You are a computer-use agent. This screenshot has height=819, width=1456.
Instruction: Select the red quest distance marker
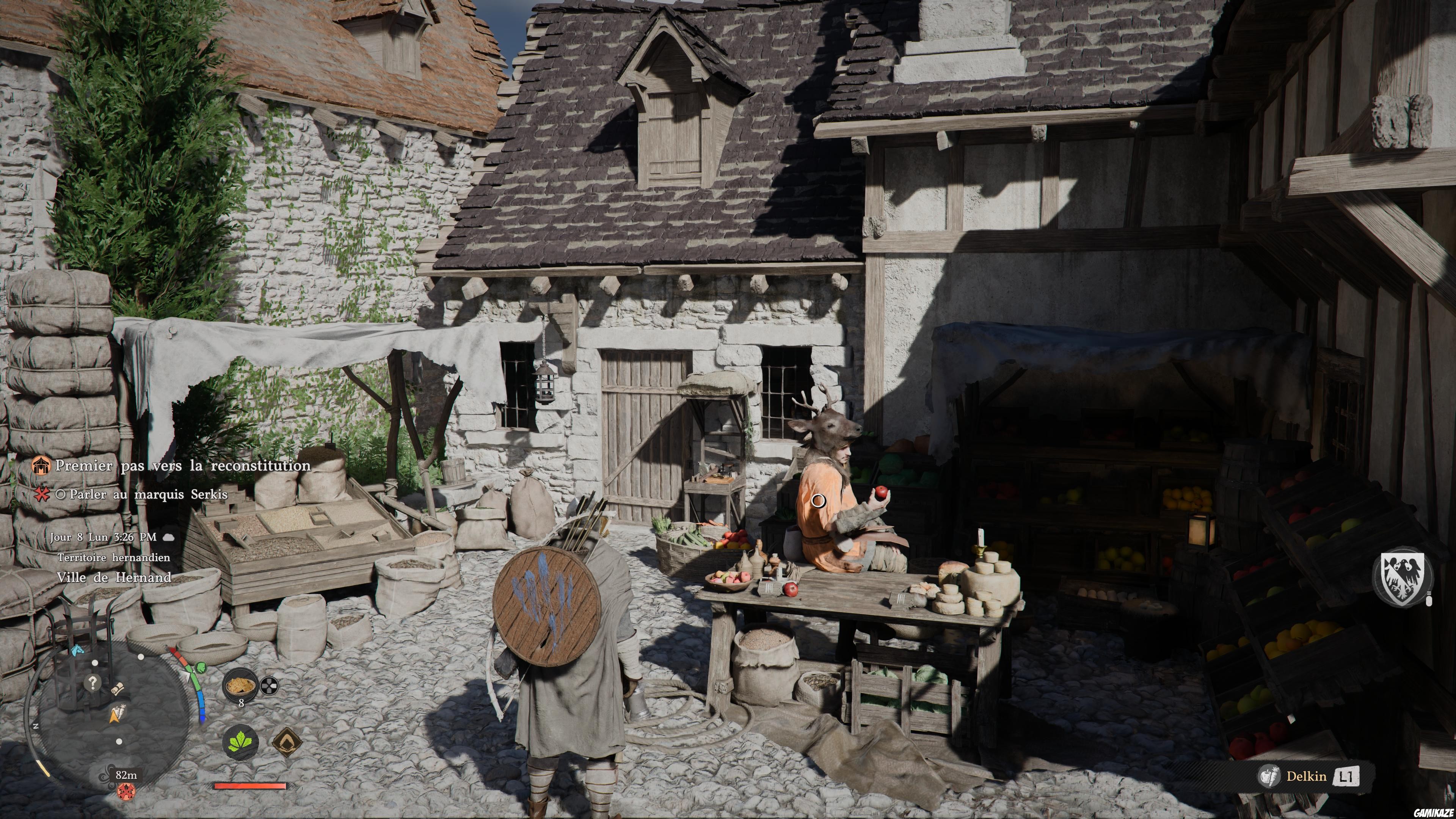click(126, 791)
